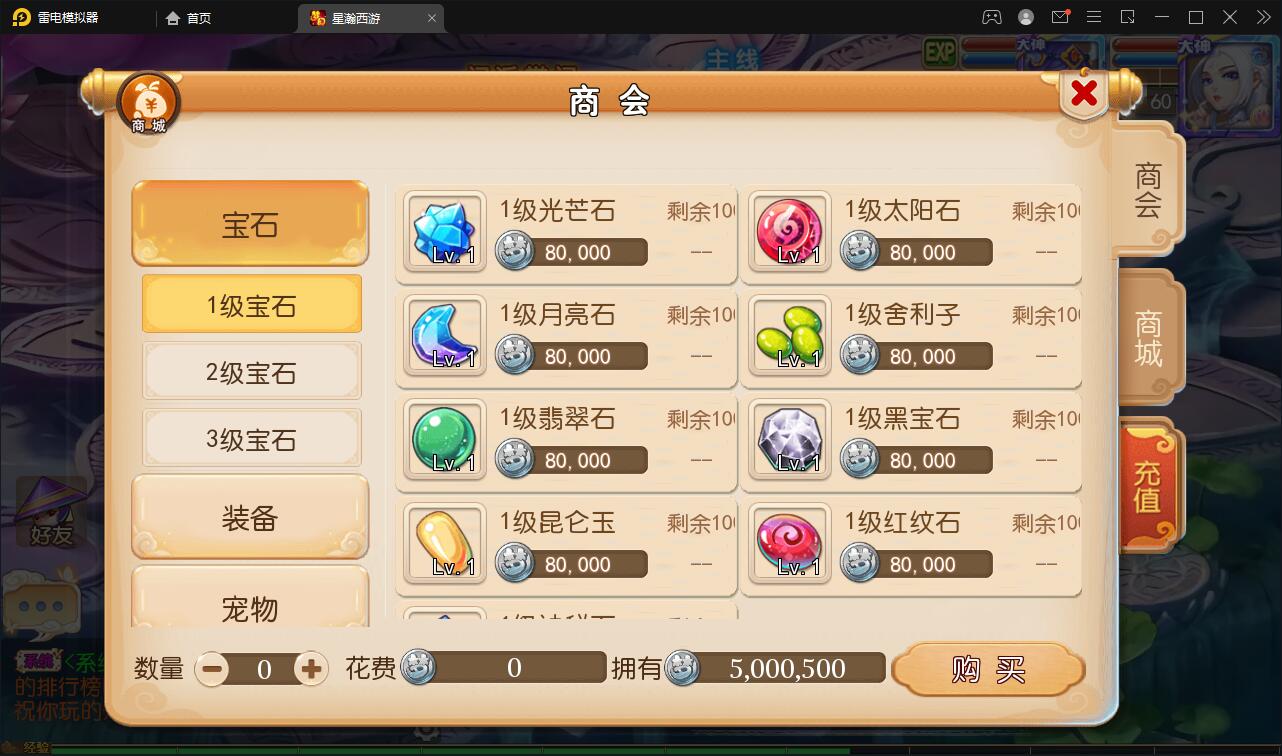Screen dimensions: 1282x756
Task: Click the 1级月亮石 moon item icon
Action: tap(444, 336)
